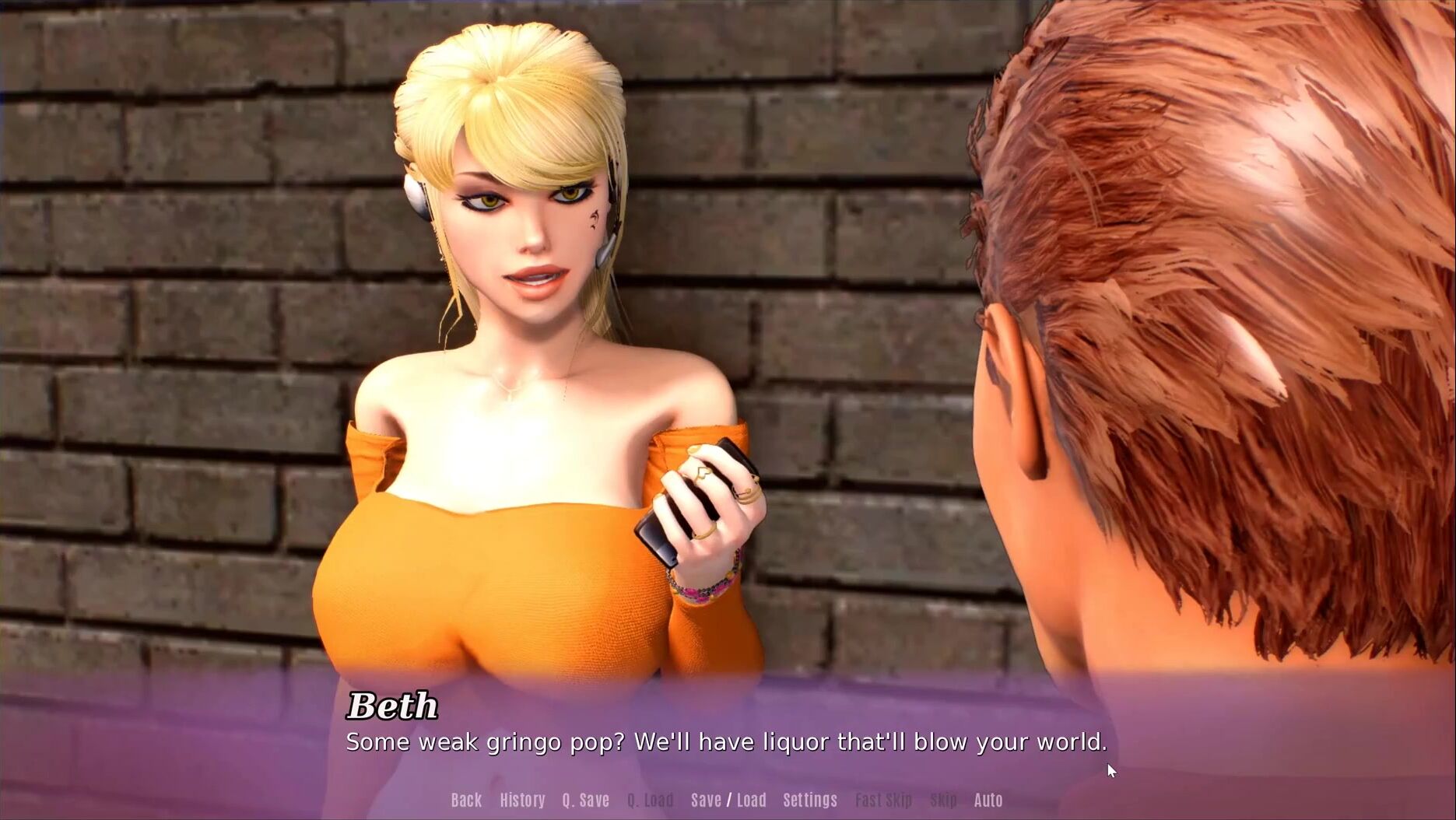Open the Save menu
The image size is (1456, 820).
coord(706,800)
